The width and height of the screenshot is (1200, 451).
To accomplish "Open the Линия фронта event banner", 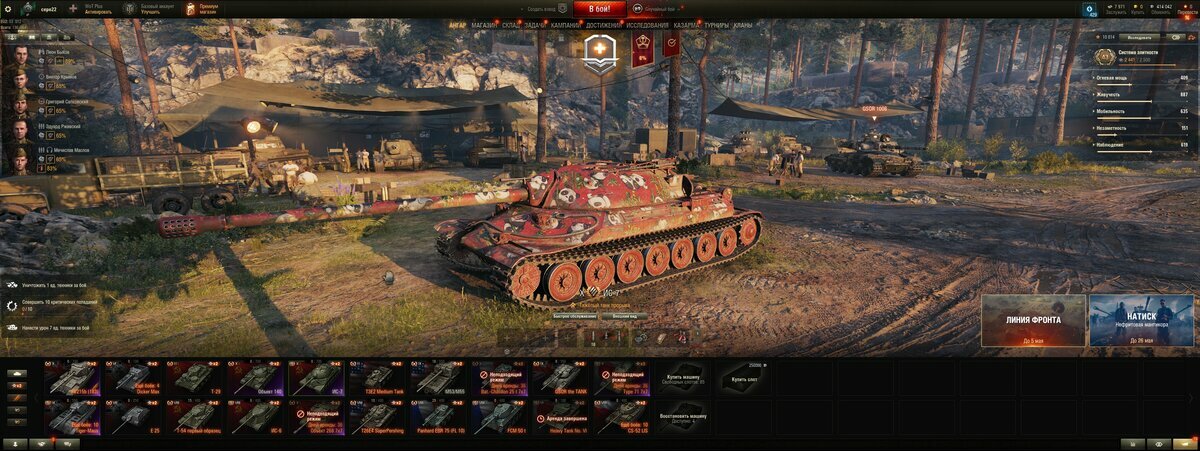I will click(x=1033, y=320).
